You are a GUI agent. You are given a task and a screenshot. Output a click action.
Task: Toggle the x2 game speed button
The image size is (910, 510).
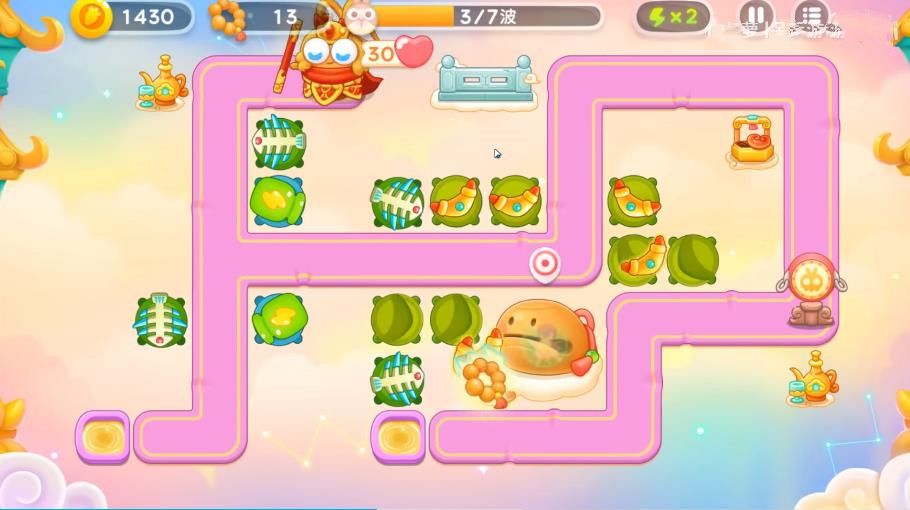click(x=673, y=16)
